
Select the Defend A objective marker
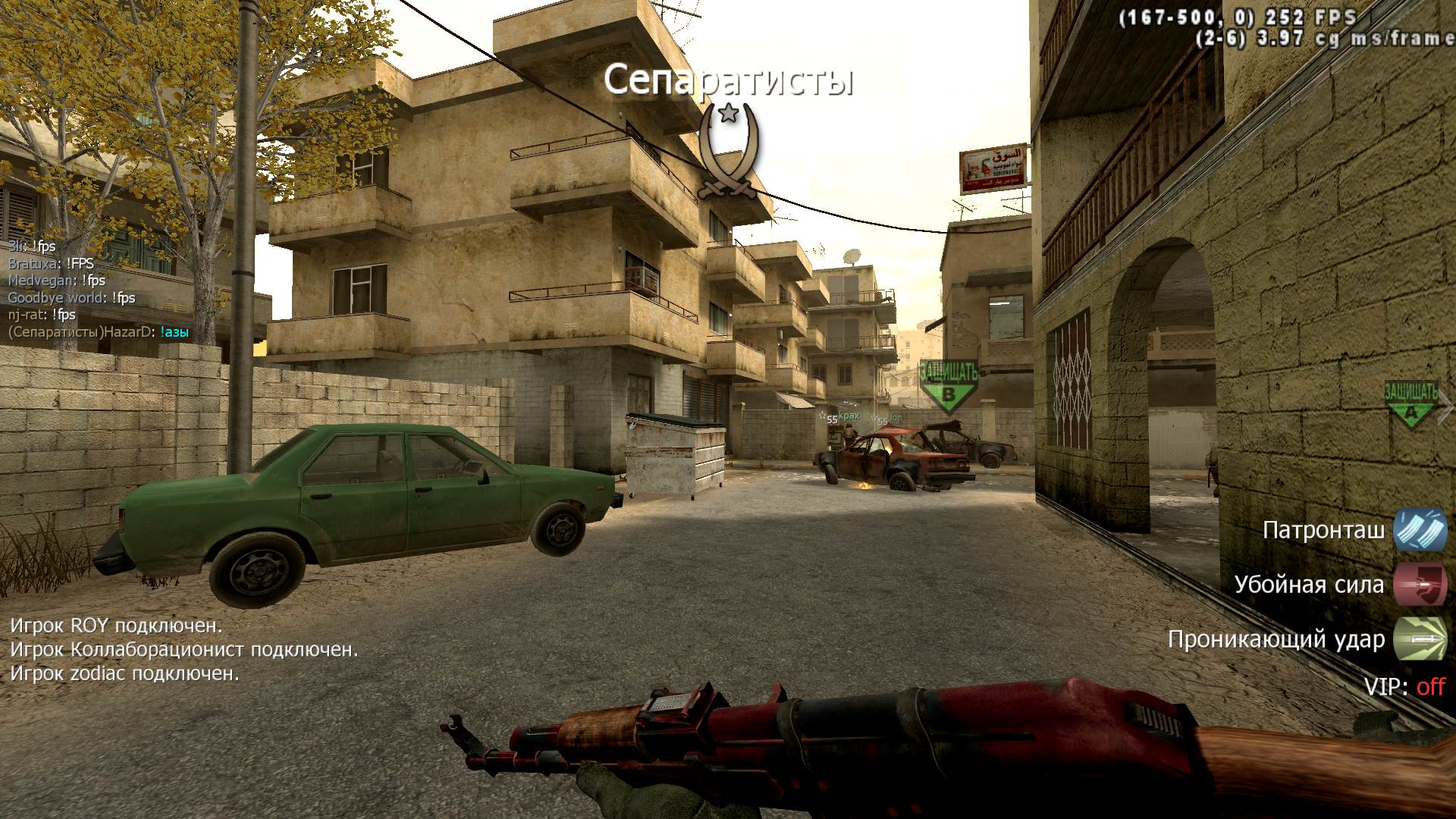[1410, 403]
